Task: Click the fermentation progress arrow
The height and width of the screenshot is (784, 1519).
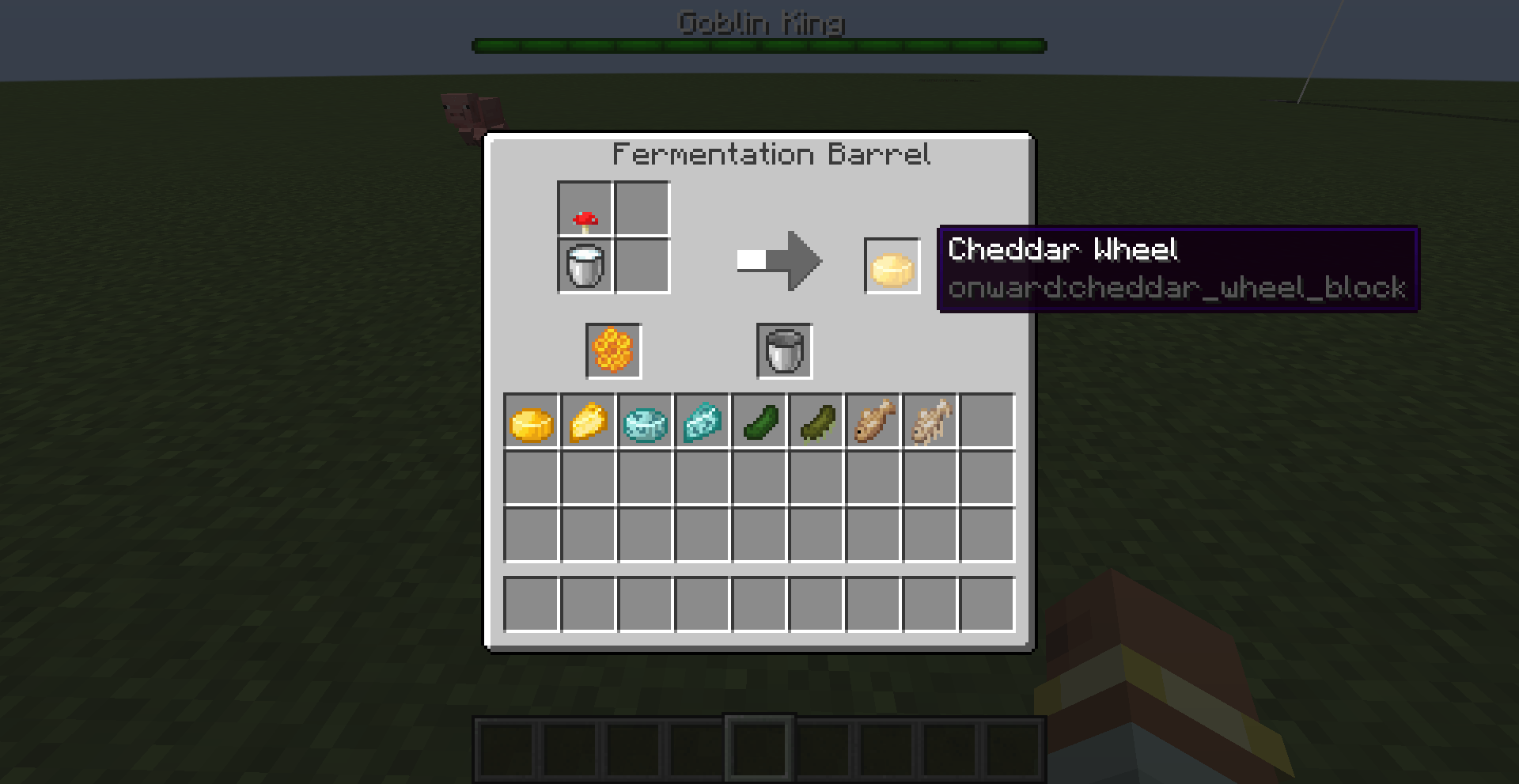Action: (x=780, y=260)
